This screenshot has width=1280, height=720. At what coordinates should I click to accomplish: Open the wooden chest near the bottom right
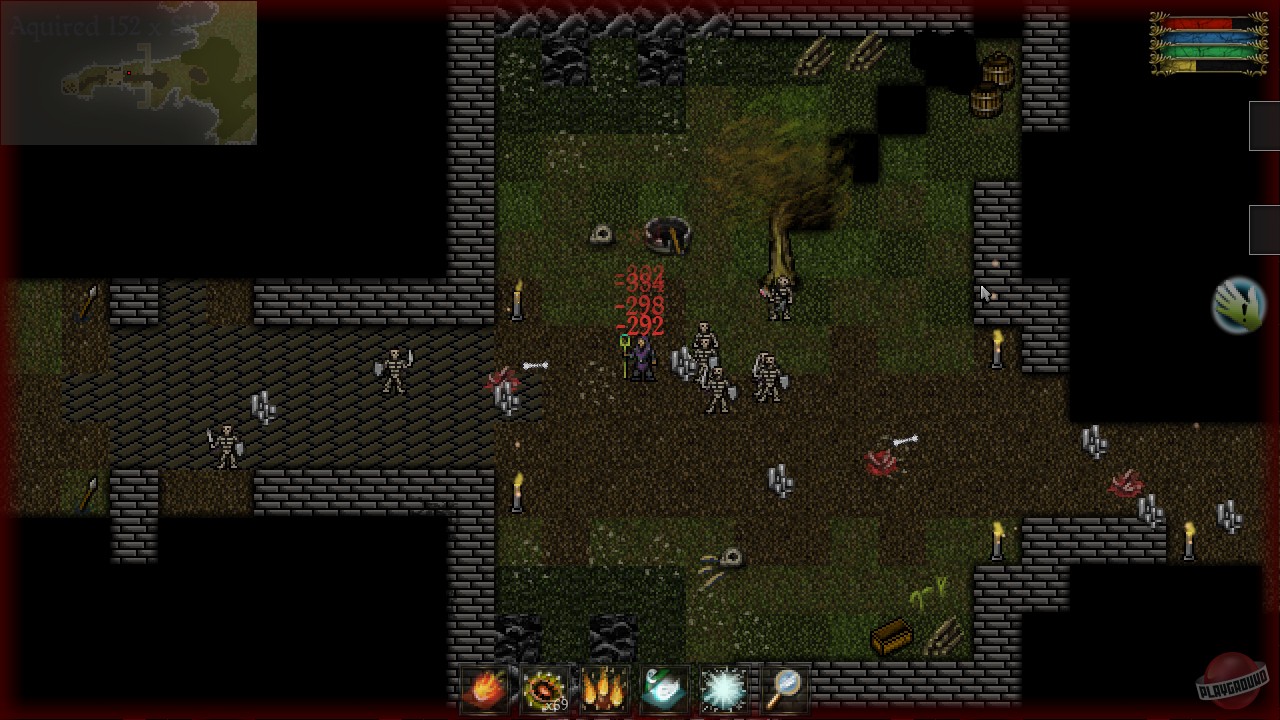coord(893,635)
